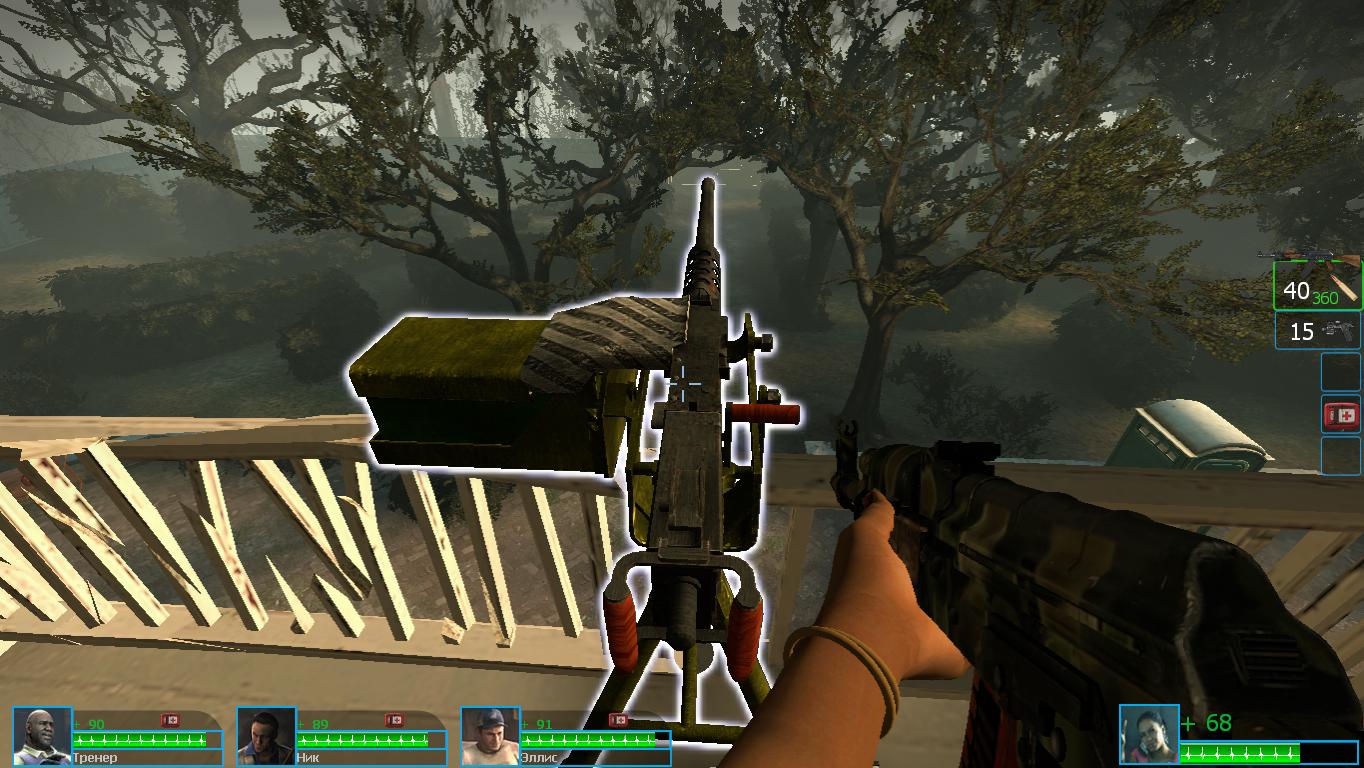
Task: Select the pistol slot icon showing 15 ammo
Action: coord(1317,331)
